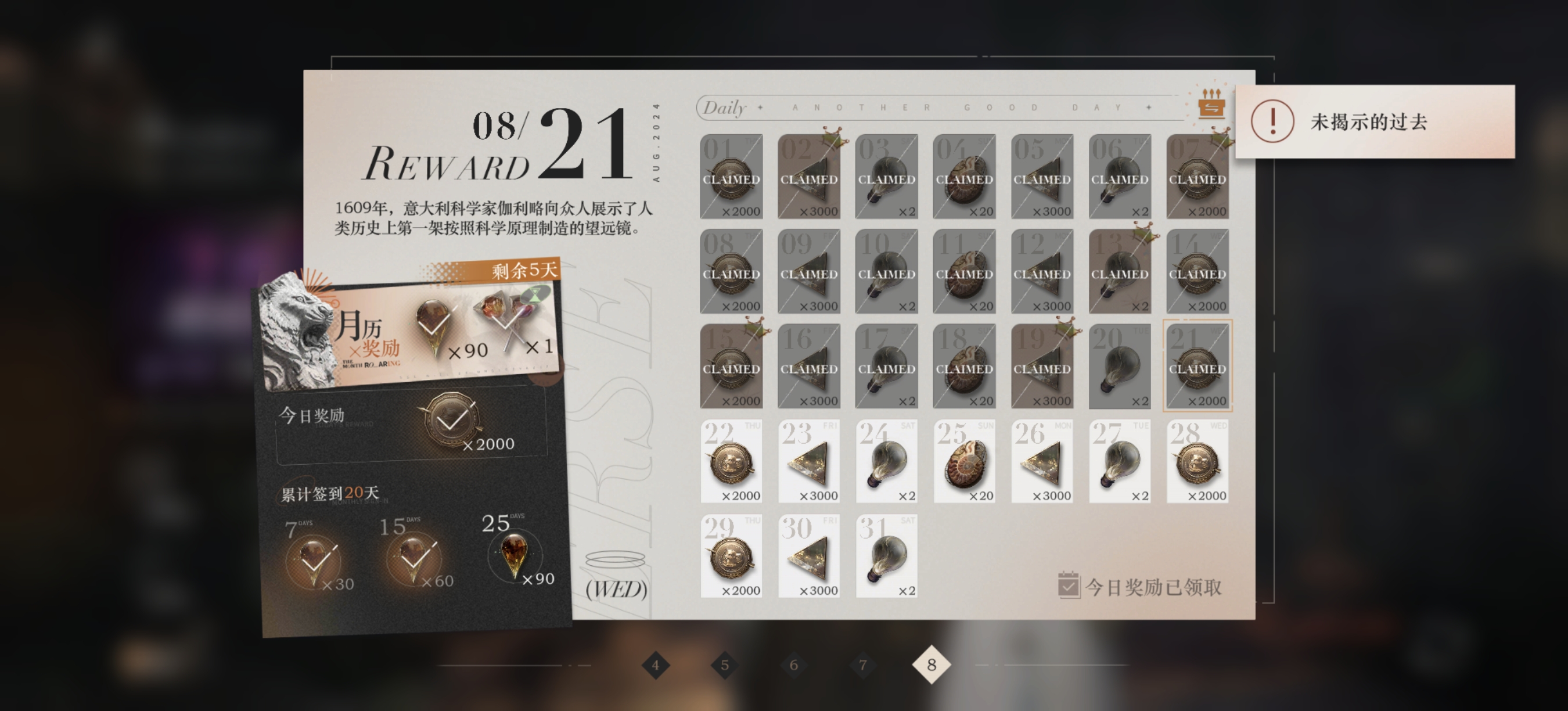Click the birthday cake icon
The height and width of the screenshot is (711, 1568).
tap(1211, 105)
